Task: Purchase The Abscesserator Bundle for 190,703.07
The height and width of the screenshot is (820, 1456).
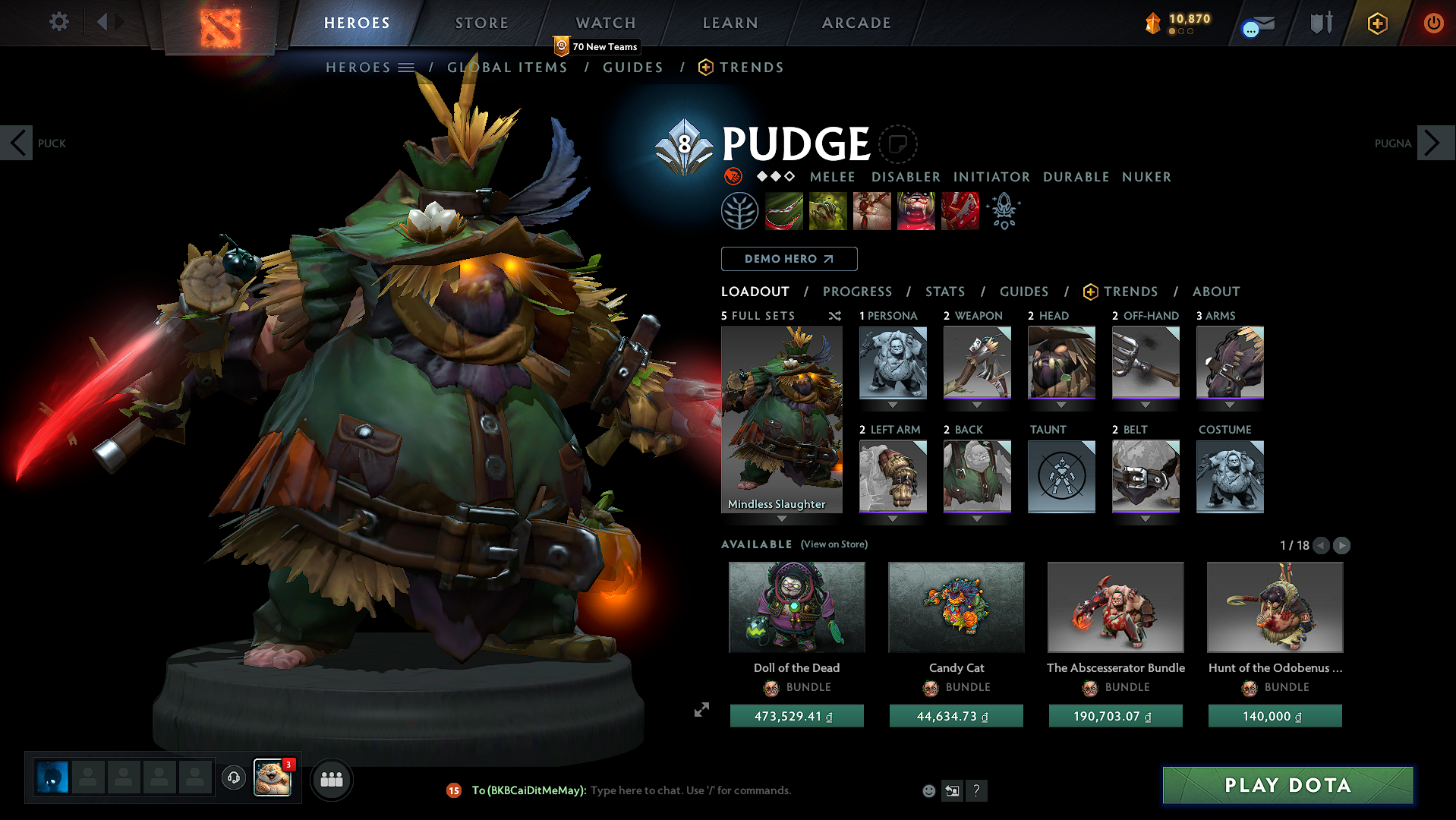Action: click(x=1115, y=716)
